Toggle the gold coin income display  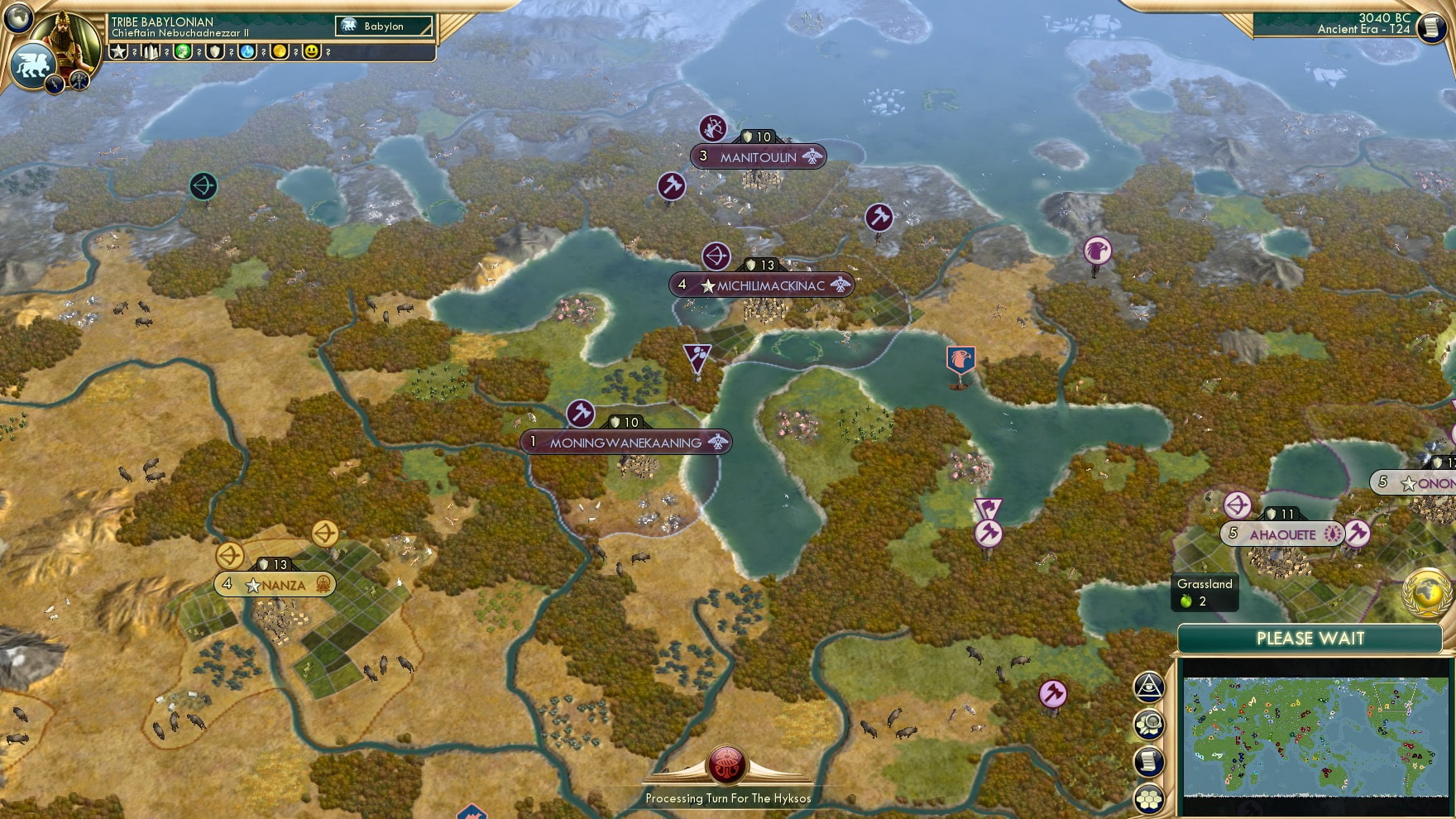(x=280, y=53)
